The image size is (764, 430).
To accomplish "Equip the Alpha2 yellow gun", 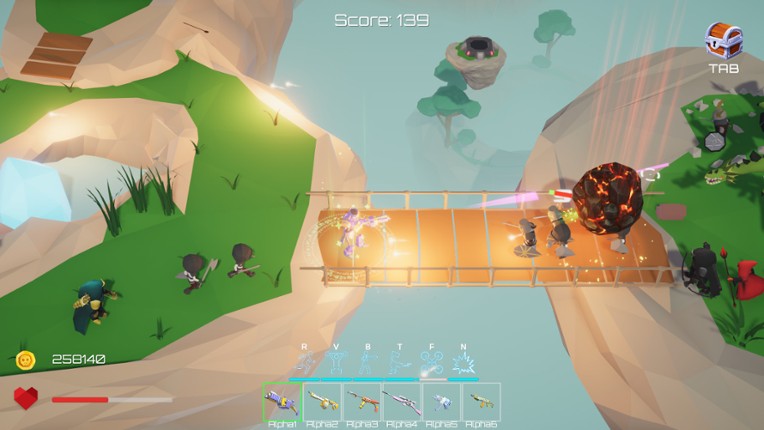I will [x=322, y=402].
